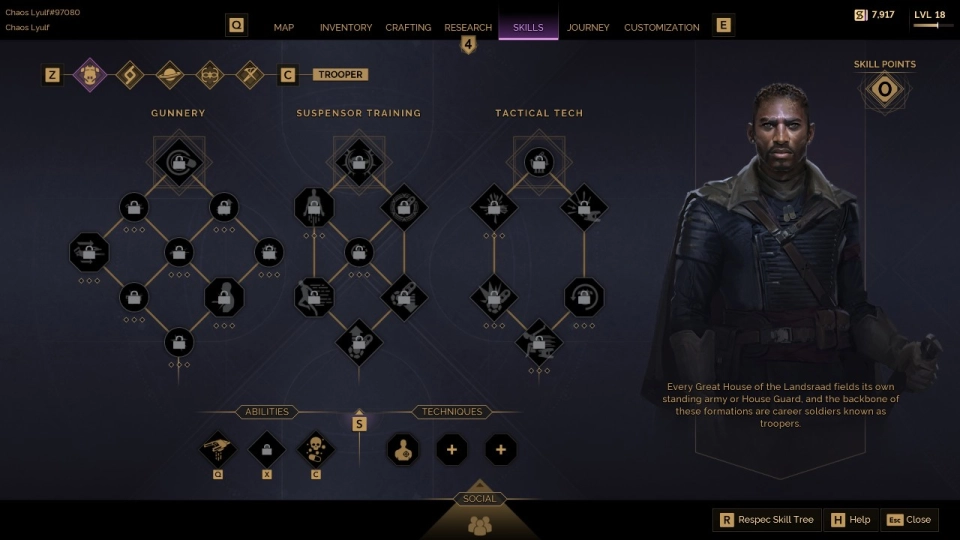Select the topmost Gunnery skill node

coord(179,160)
